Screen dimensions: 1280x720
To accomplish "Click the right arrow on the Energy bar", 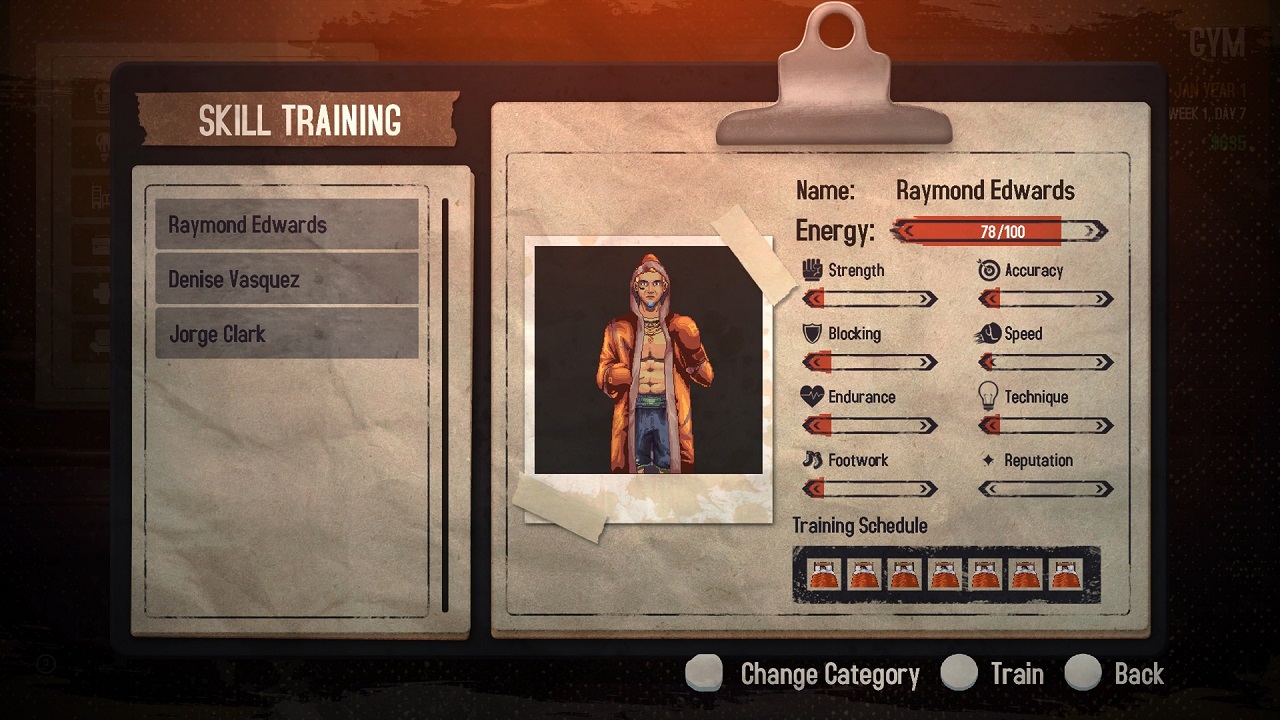I will pos(1093,230).
